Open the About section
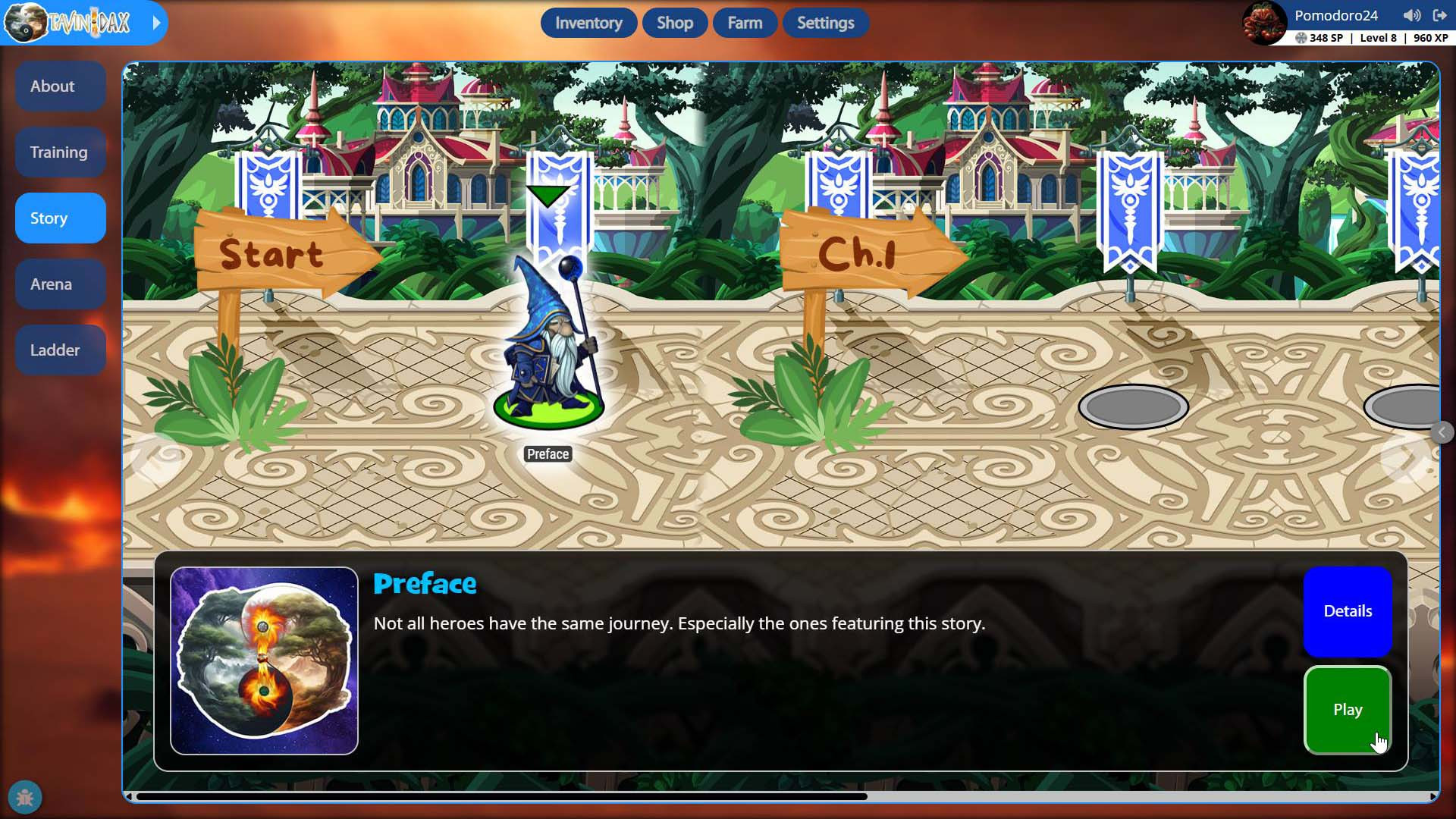The image size is (1456, 819). 60,86
